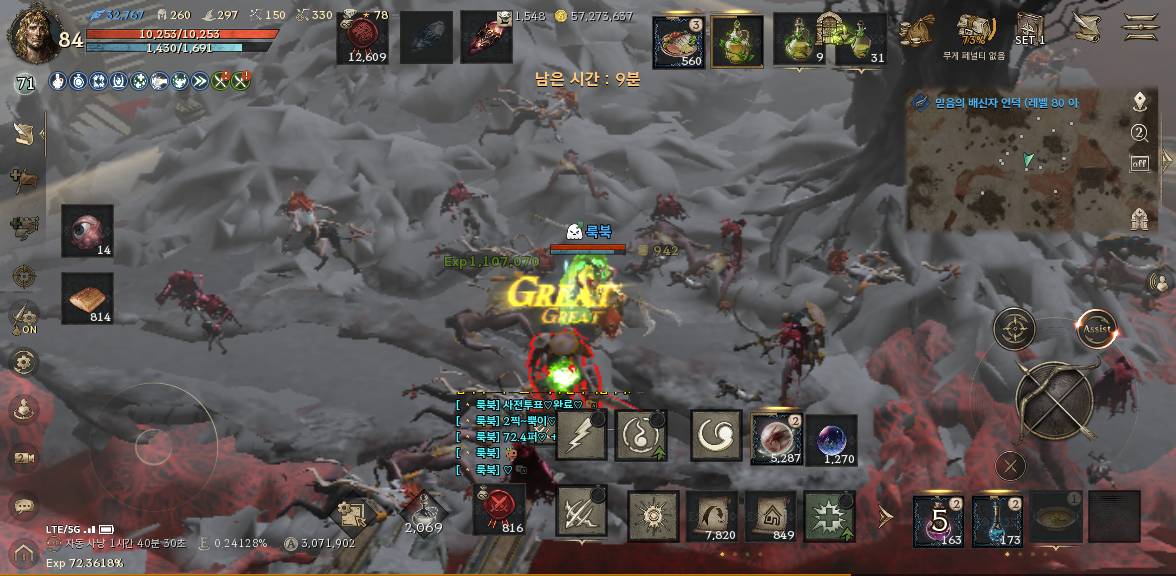Open the SET 1 equipment preset
This screenshot has height=576, width=1176.
1030,29
